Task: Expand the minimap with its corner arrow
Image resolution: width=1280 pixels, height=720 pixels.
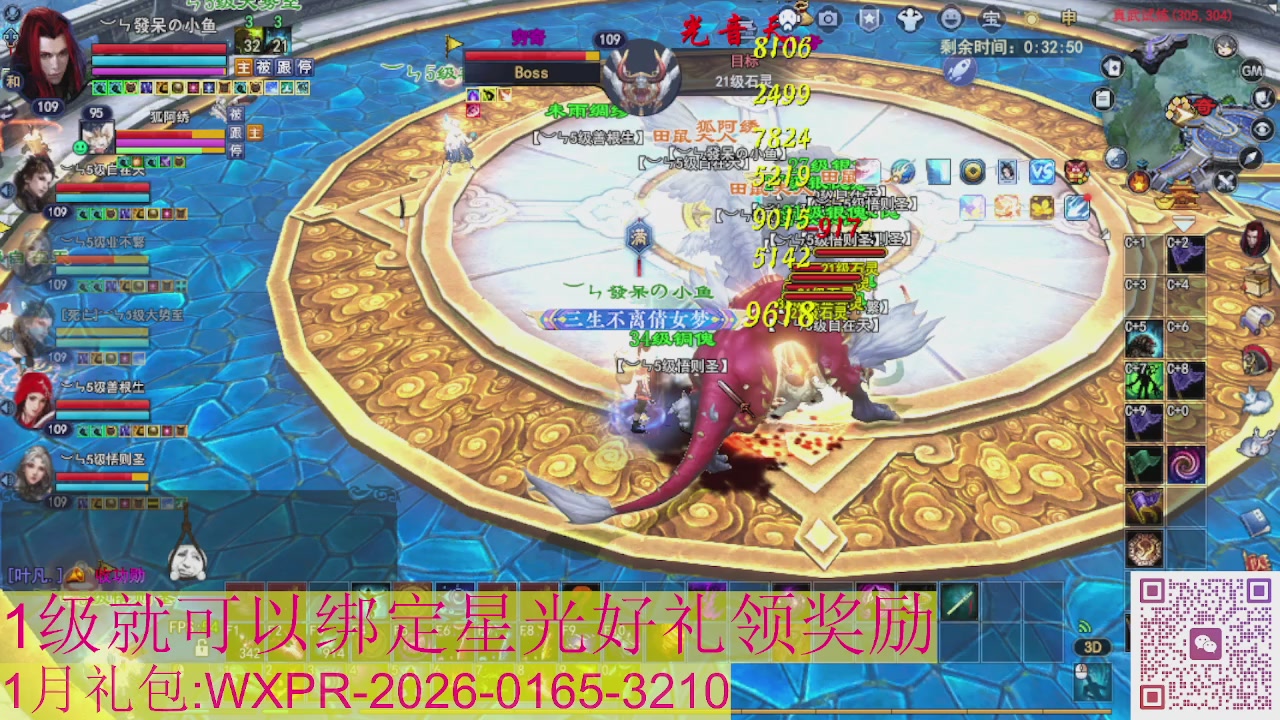Action: click(1250, 156)
